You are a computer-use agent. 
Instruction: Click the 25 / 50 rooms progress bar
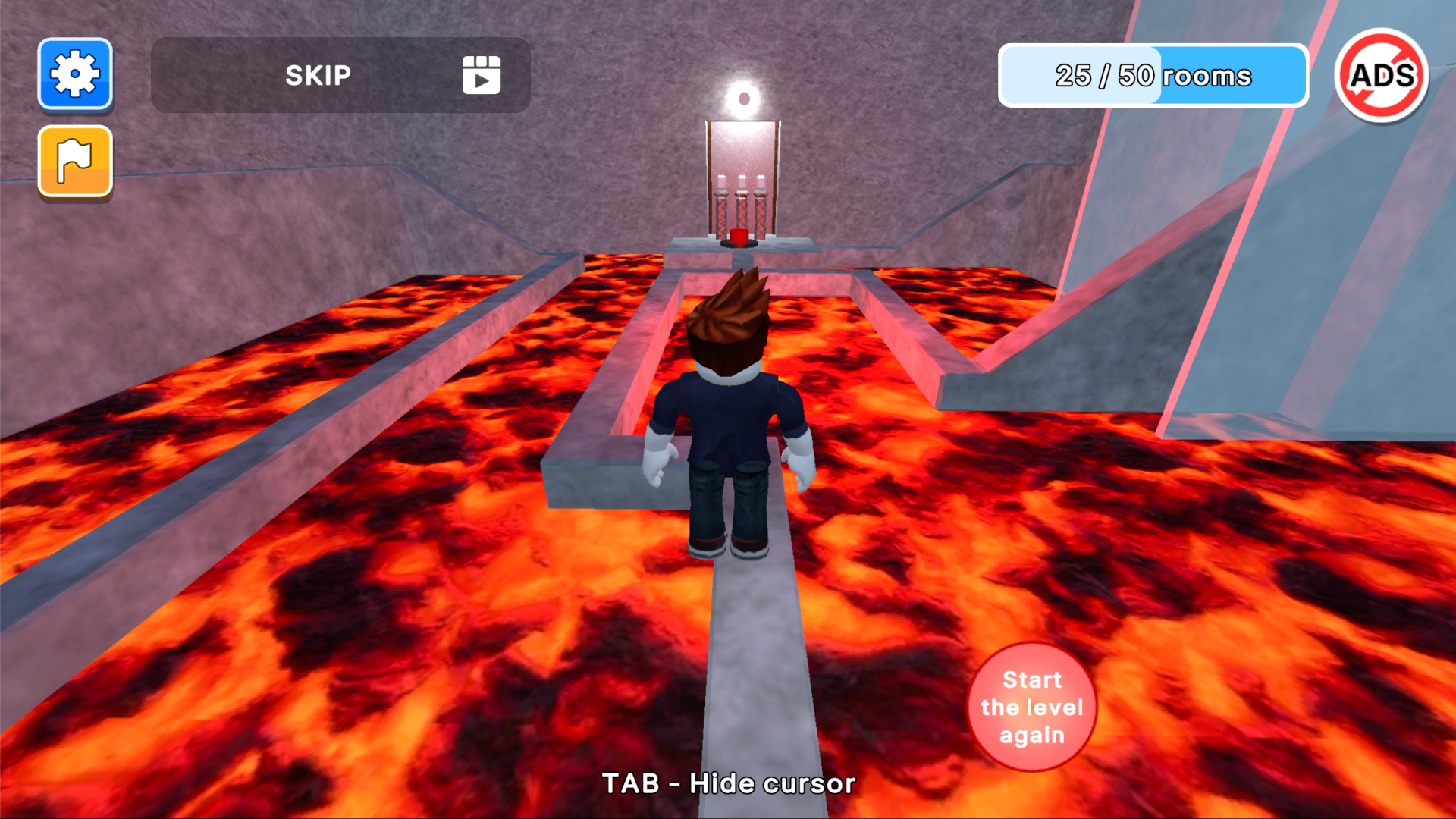click(1153, 75)
